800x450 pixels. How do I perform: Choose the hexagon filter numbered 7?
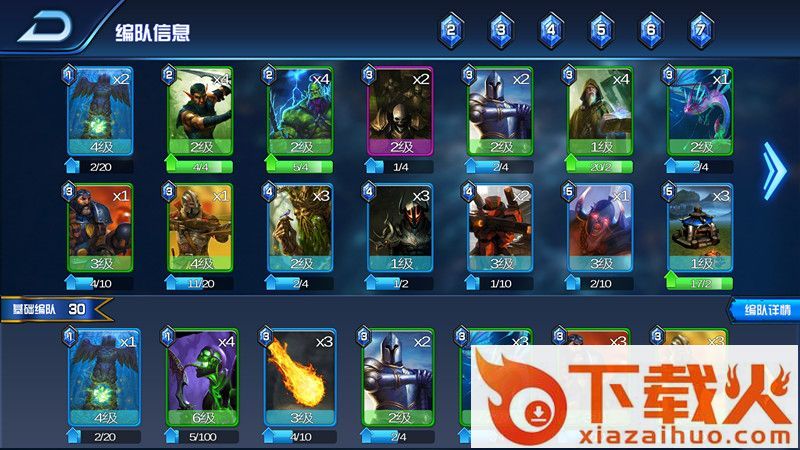point(702,31)
